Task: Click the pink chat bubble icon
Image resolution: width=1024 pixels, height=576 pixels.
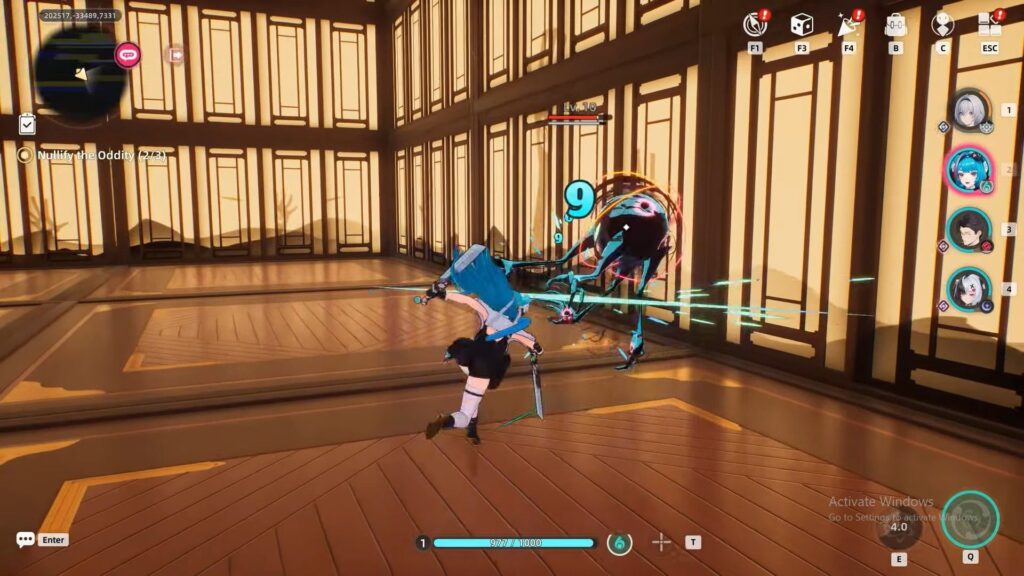Action: click(x=128, y=54)
